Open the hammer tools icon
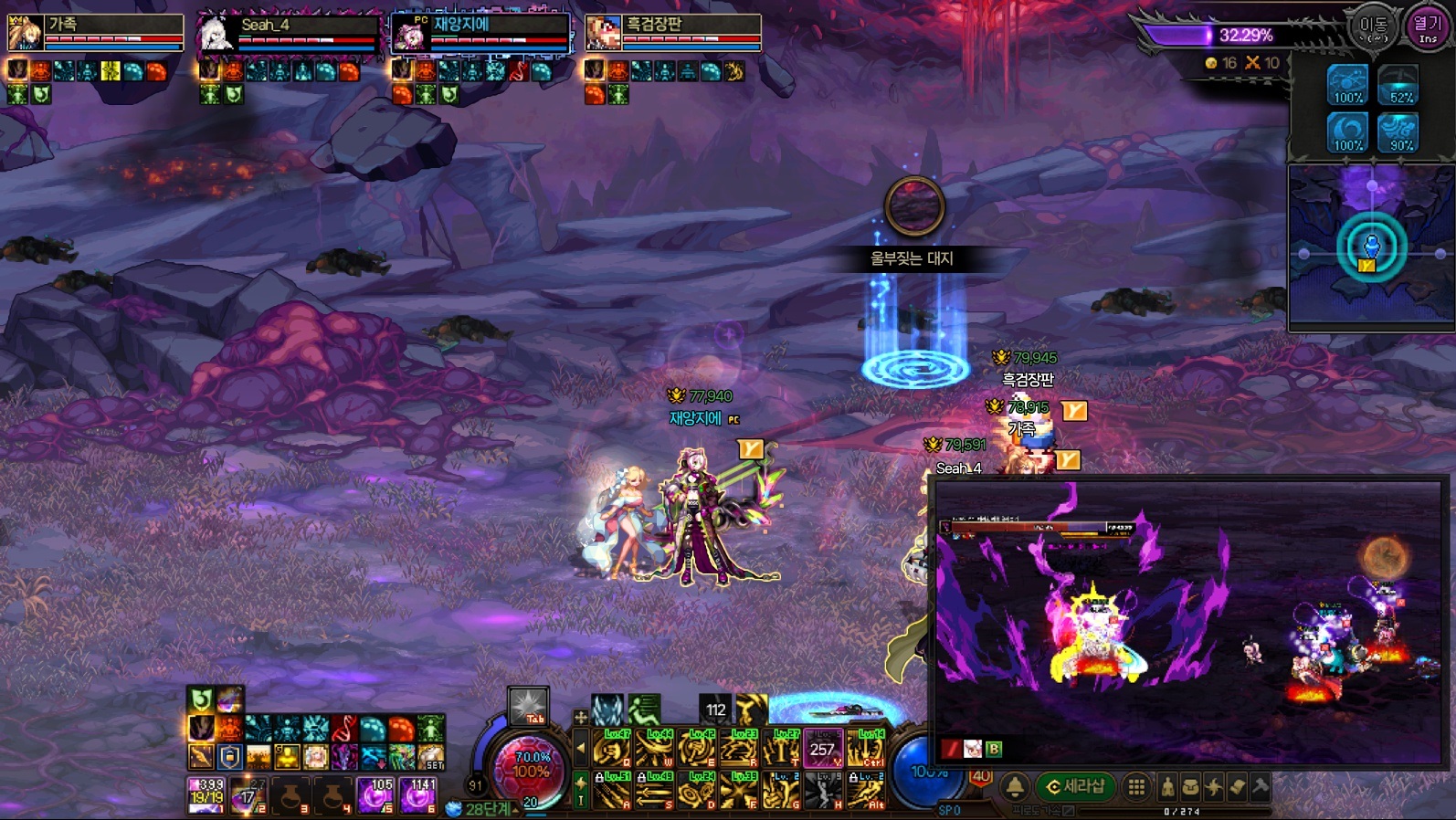The height and width of the screenshot is (820, 1456). 1261,786
